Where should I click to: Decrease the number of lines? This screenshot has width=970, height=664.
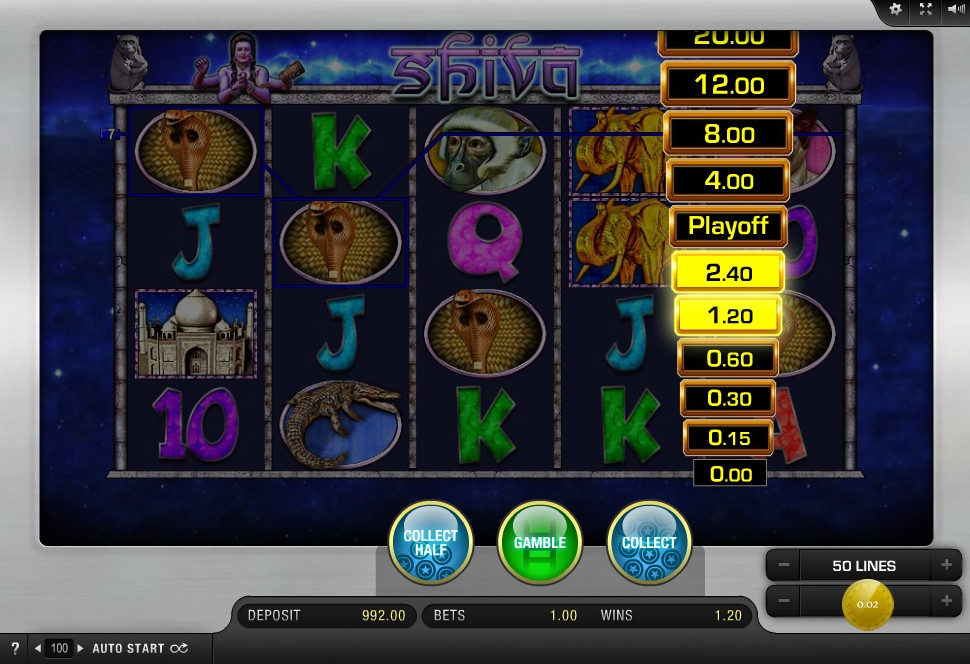point(784,565)
